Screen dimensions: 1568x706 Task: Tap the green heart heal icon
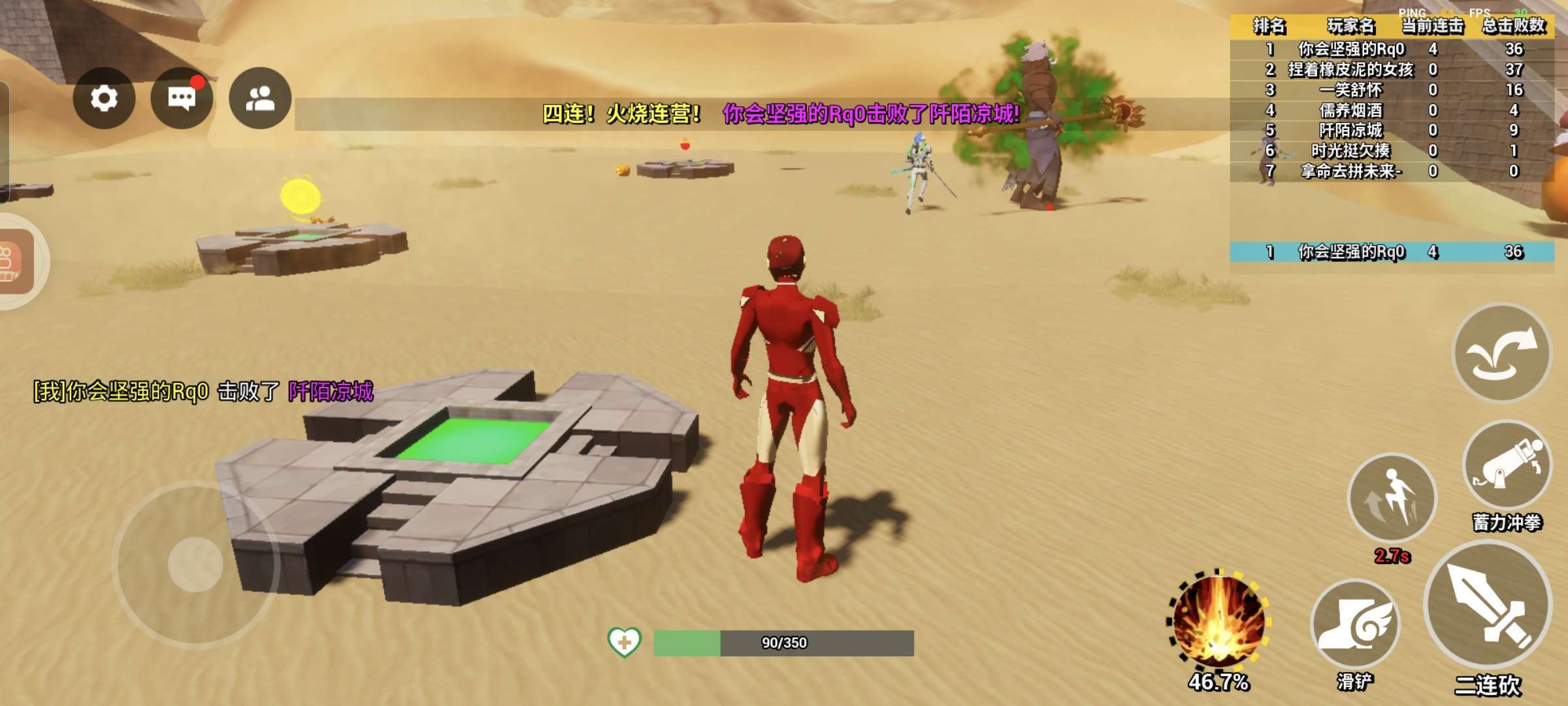[x=624, y=642]
